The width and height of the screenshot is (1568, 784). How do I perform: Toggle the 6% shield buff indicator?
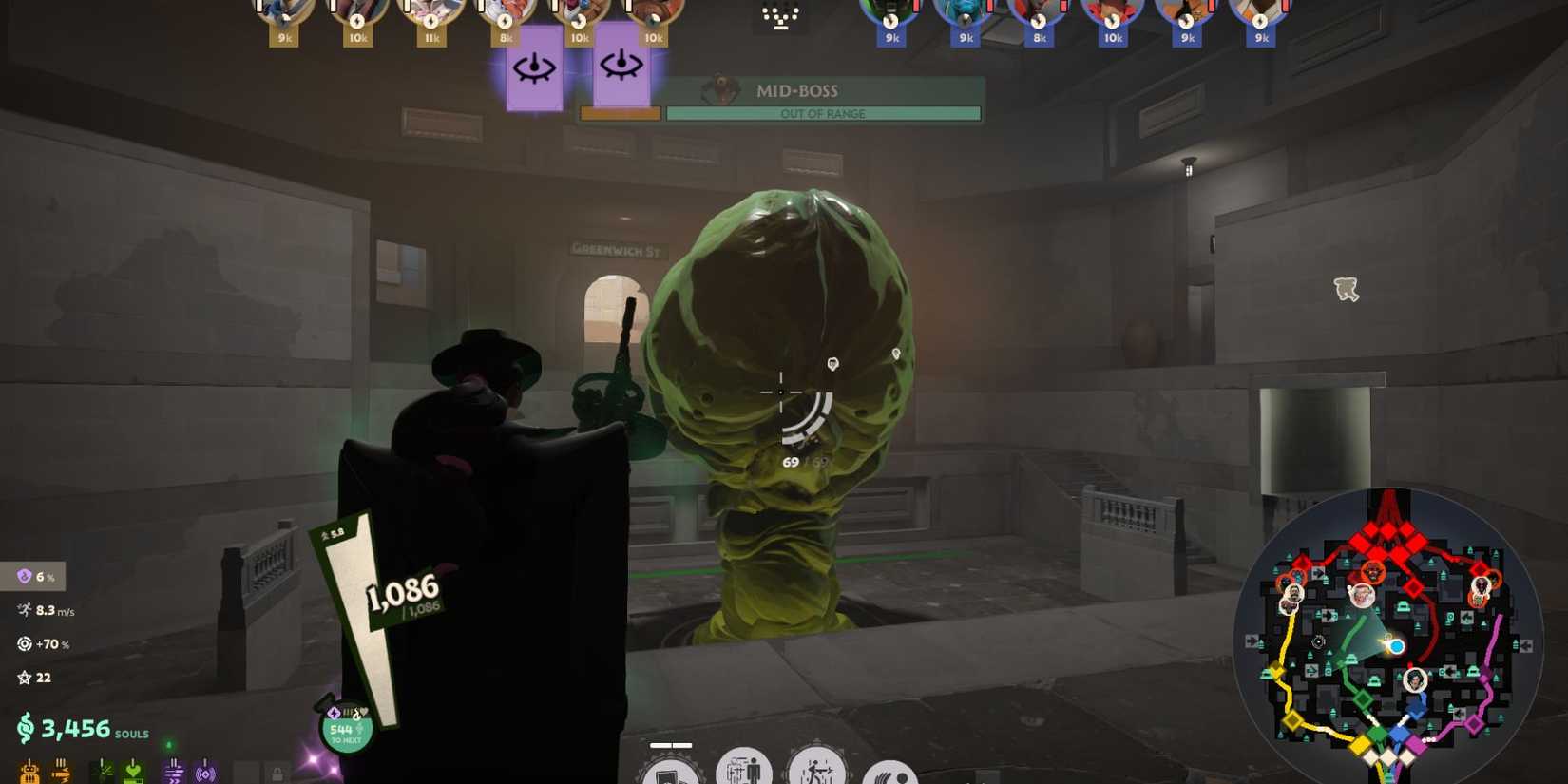click(x=23, y=577)
